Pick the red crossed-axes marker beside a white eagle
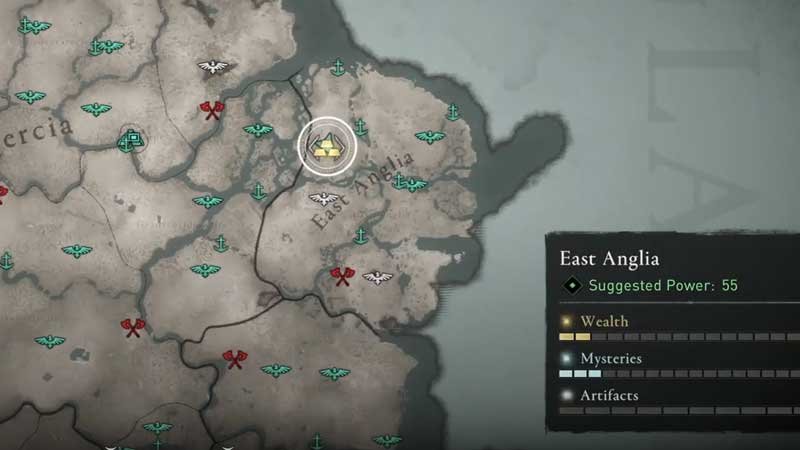 [343, 276]
